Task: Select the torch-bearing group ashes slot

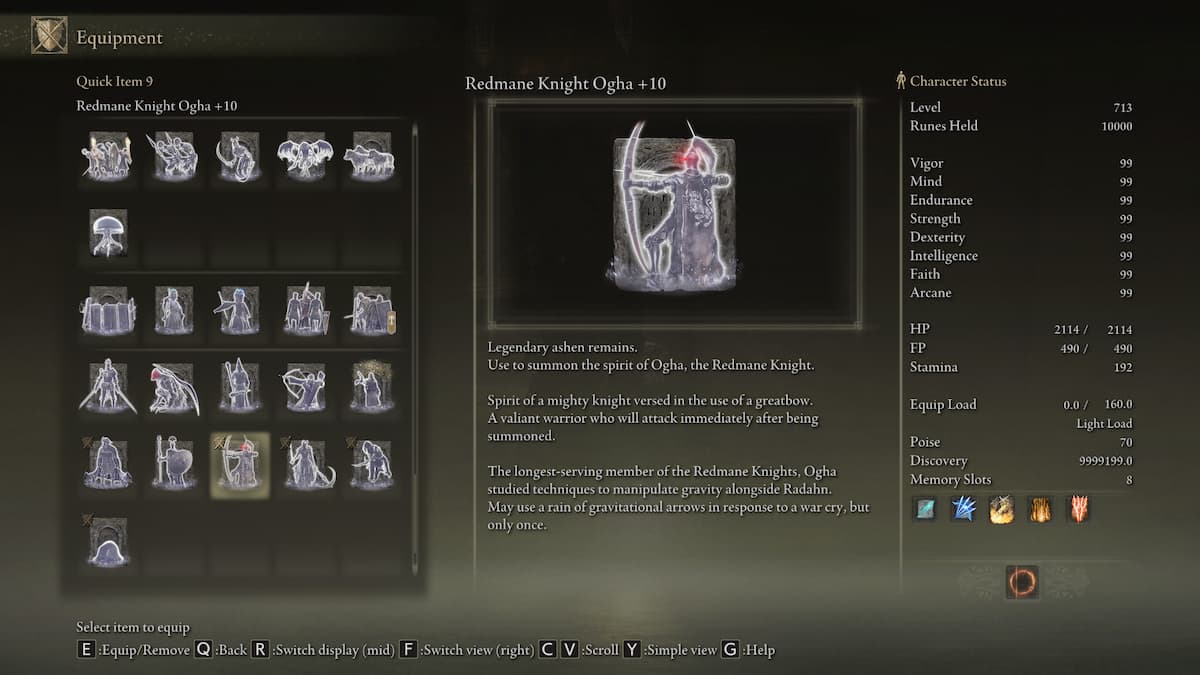Action: (x=107, y=156)
